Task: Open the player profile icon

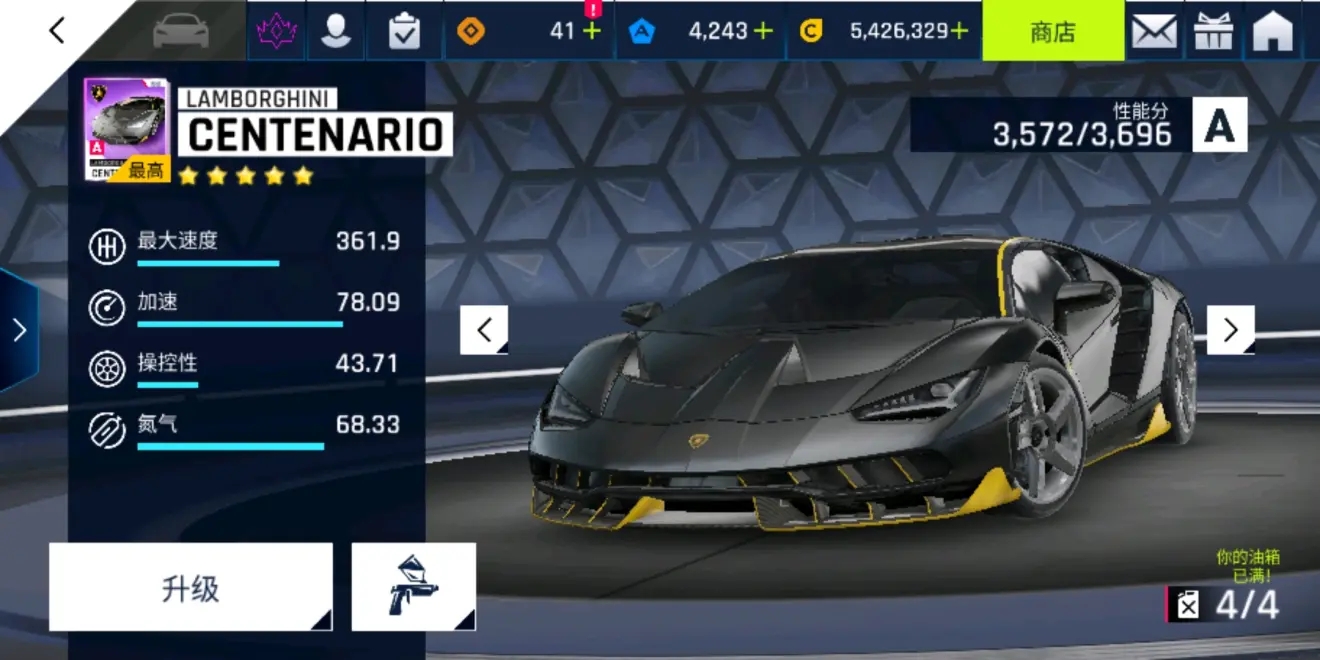Action: click(336, 31)
